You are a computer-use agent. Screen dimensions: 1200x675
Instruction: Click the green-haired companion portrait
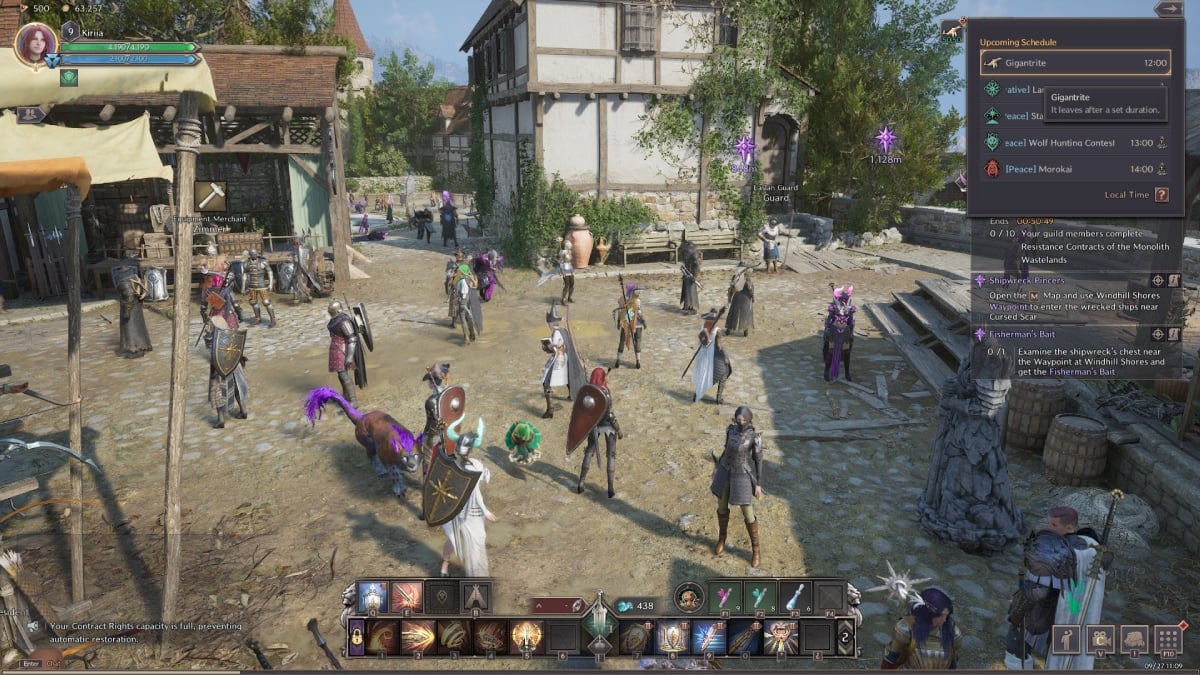point(689,597)
